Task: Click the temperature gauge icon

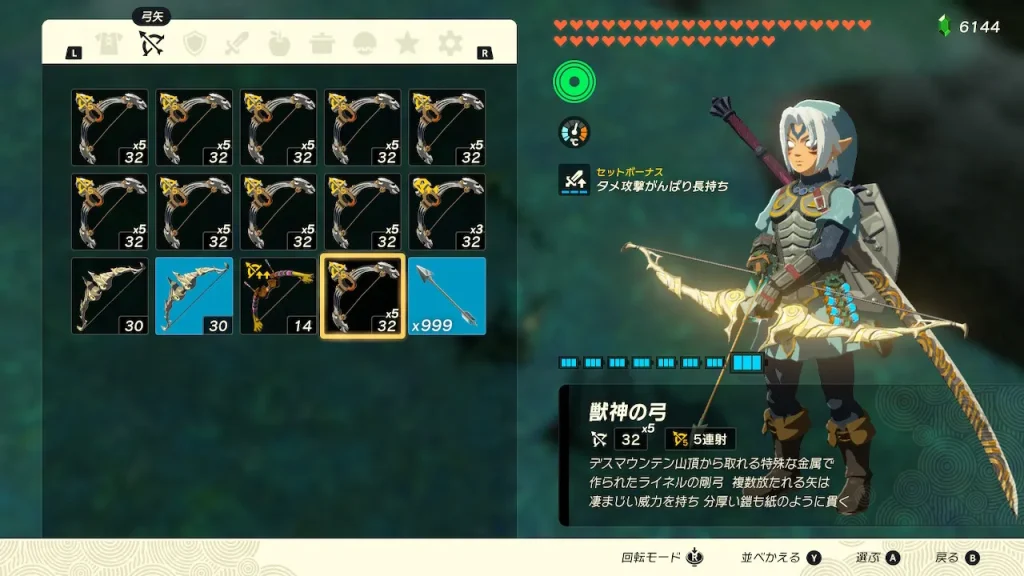Action: point(574,132)
